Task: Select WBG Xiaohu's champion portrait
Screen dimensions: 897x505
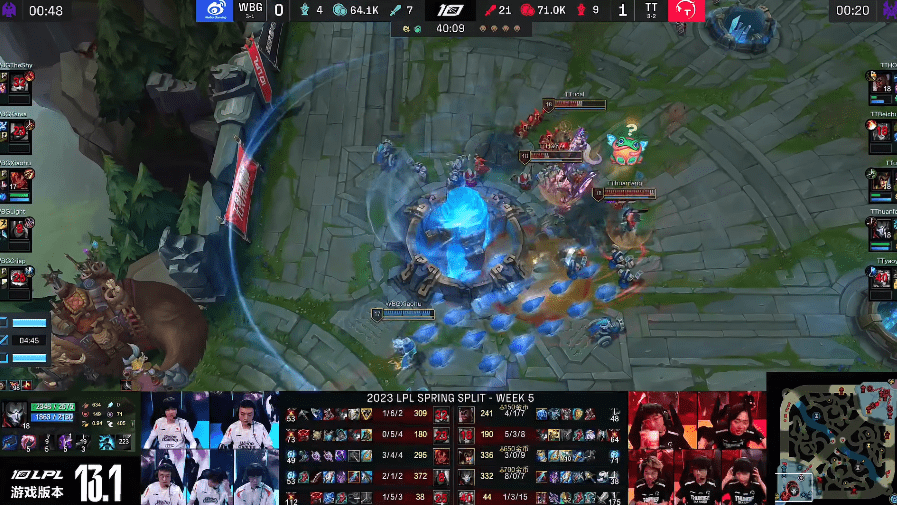Action: 16,181
